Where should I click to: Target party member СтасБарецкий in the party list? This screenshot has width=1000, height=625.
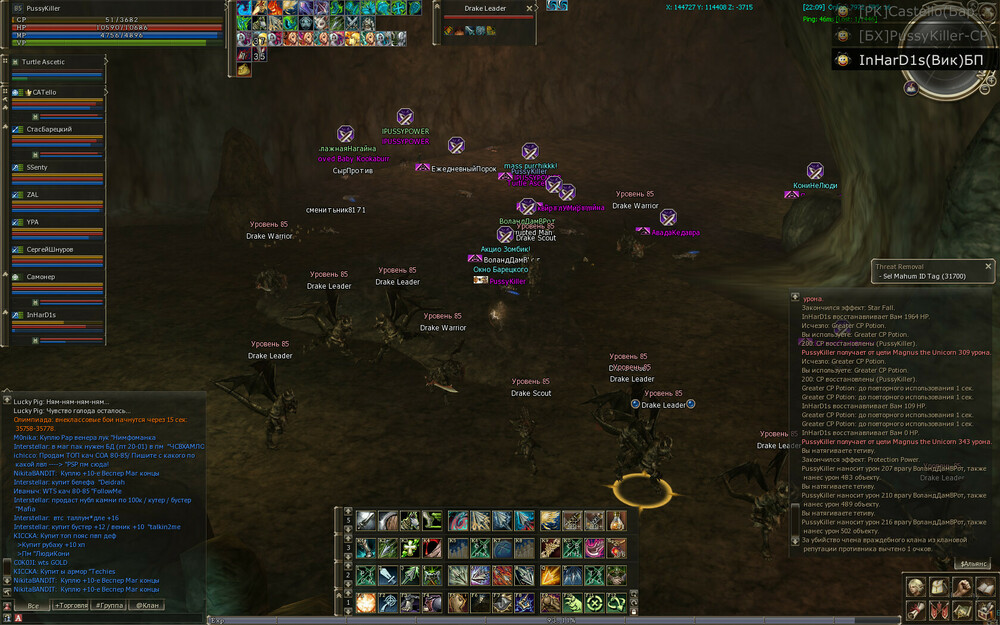(49, 129)
